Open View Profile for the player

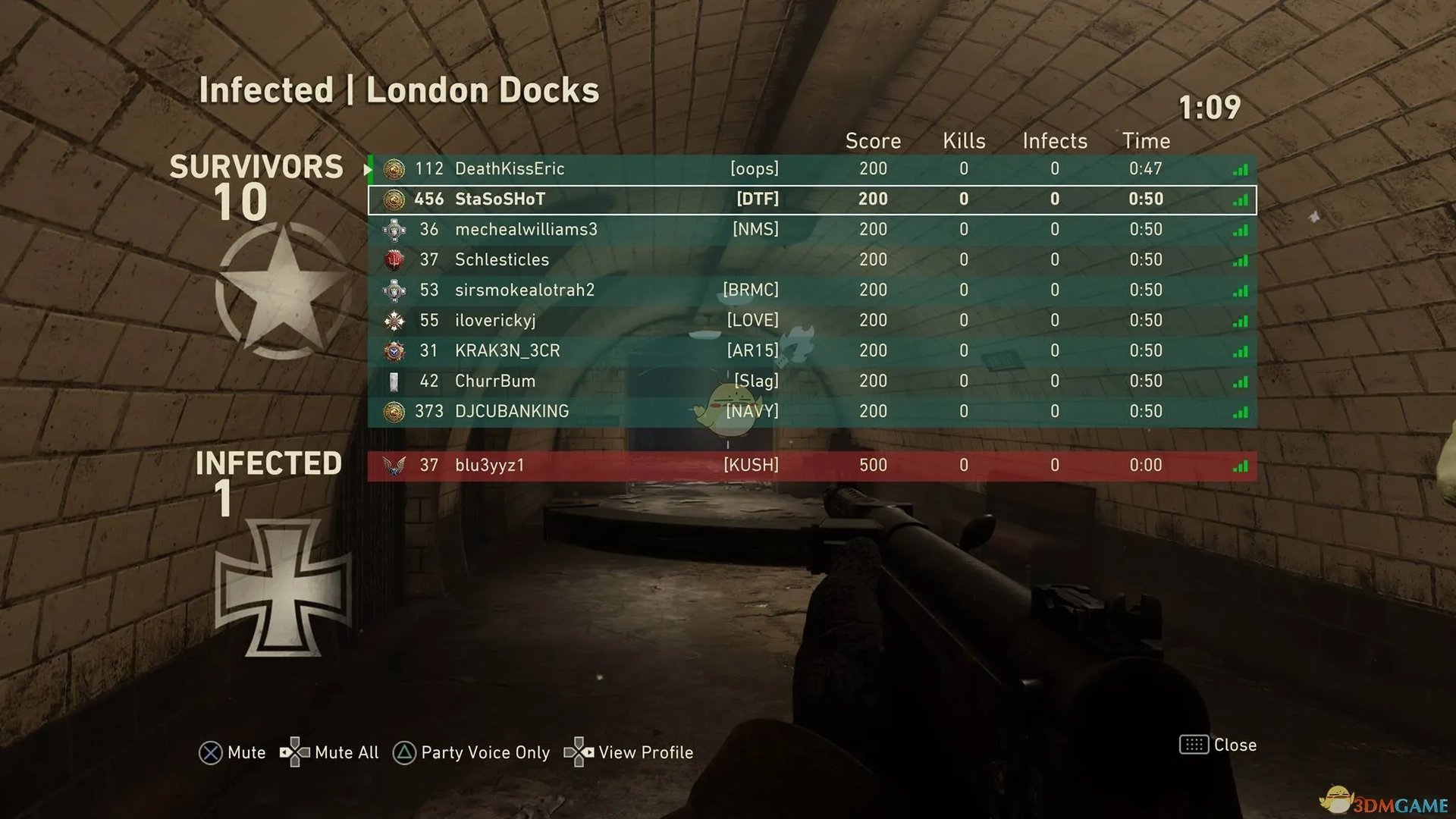[629, 752]
